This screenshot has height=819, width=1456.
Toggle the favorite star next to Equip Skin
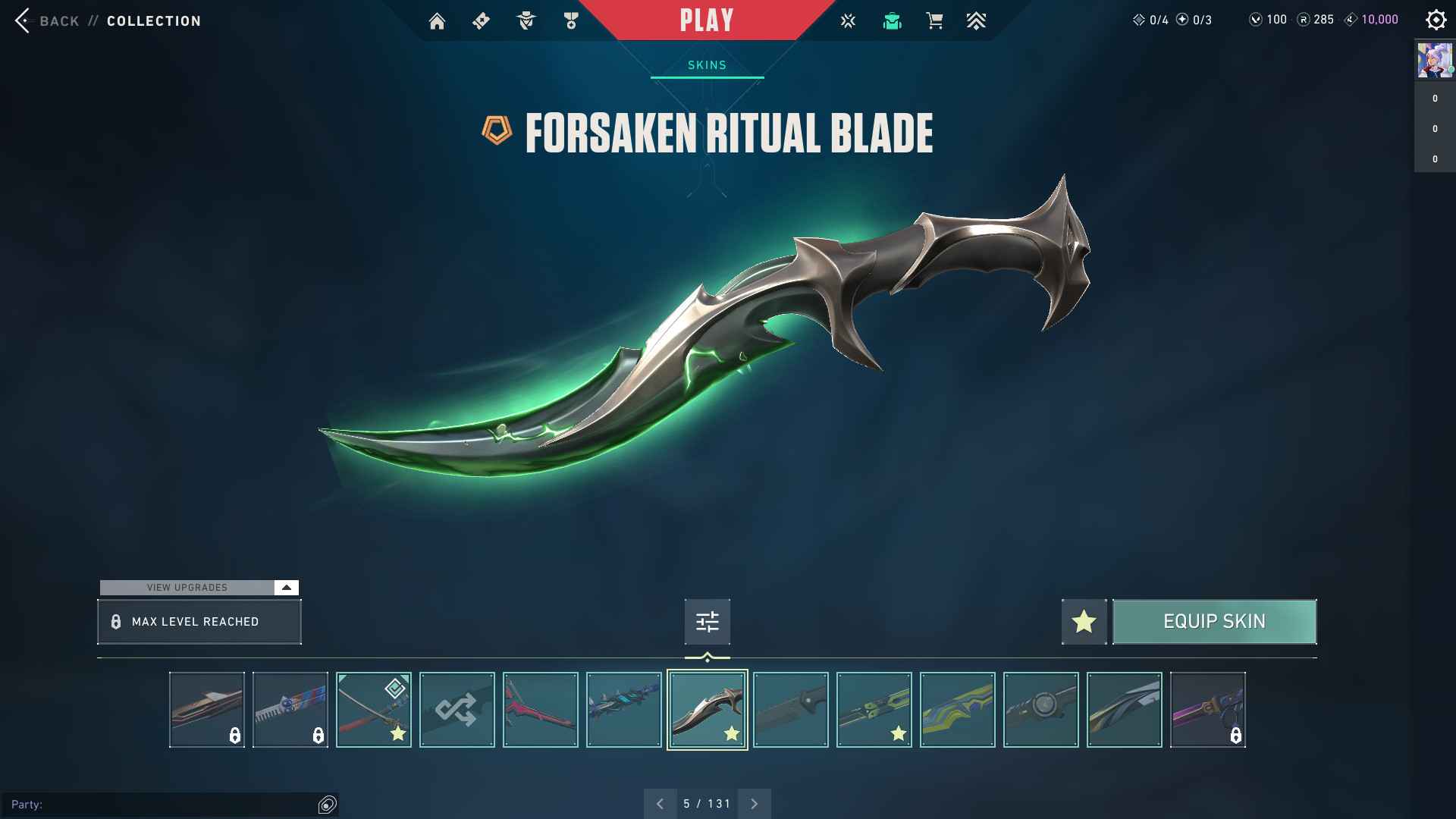[x=1084, y=621]
